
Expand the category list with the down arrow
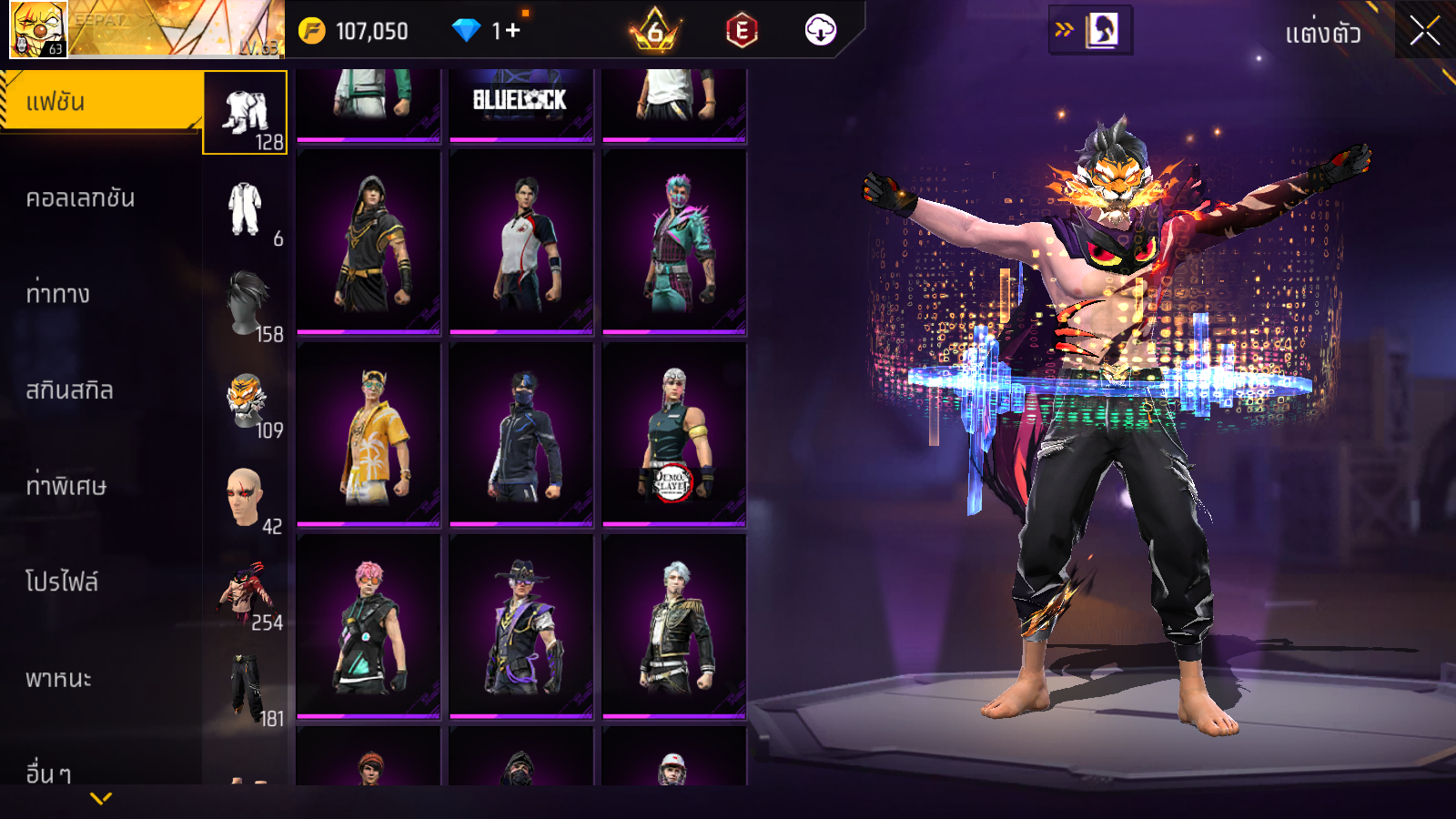[x=101, y=799]
